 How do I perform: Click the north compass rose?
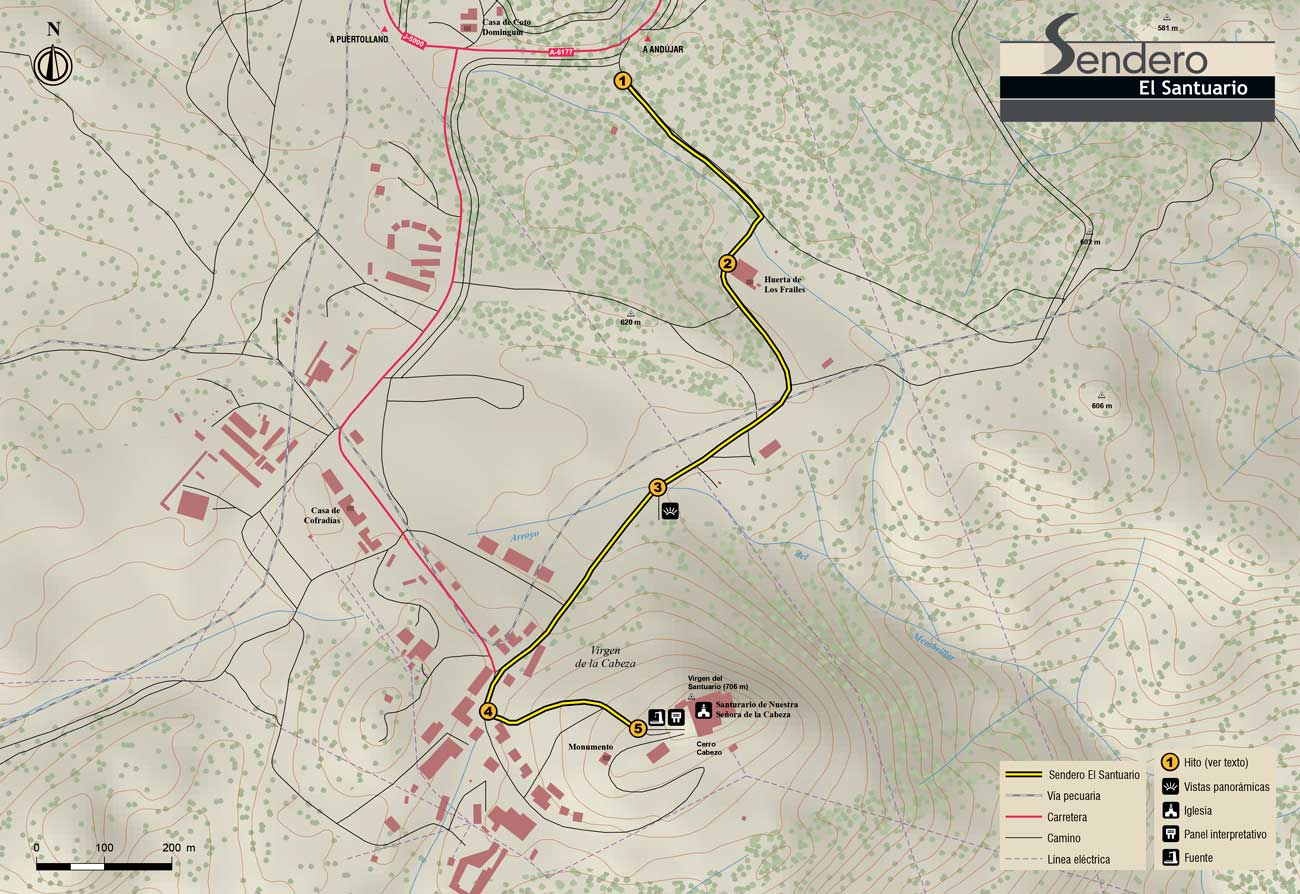(50, 64)
